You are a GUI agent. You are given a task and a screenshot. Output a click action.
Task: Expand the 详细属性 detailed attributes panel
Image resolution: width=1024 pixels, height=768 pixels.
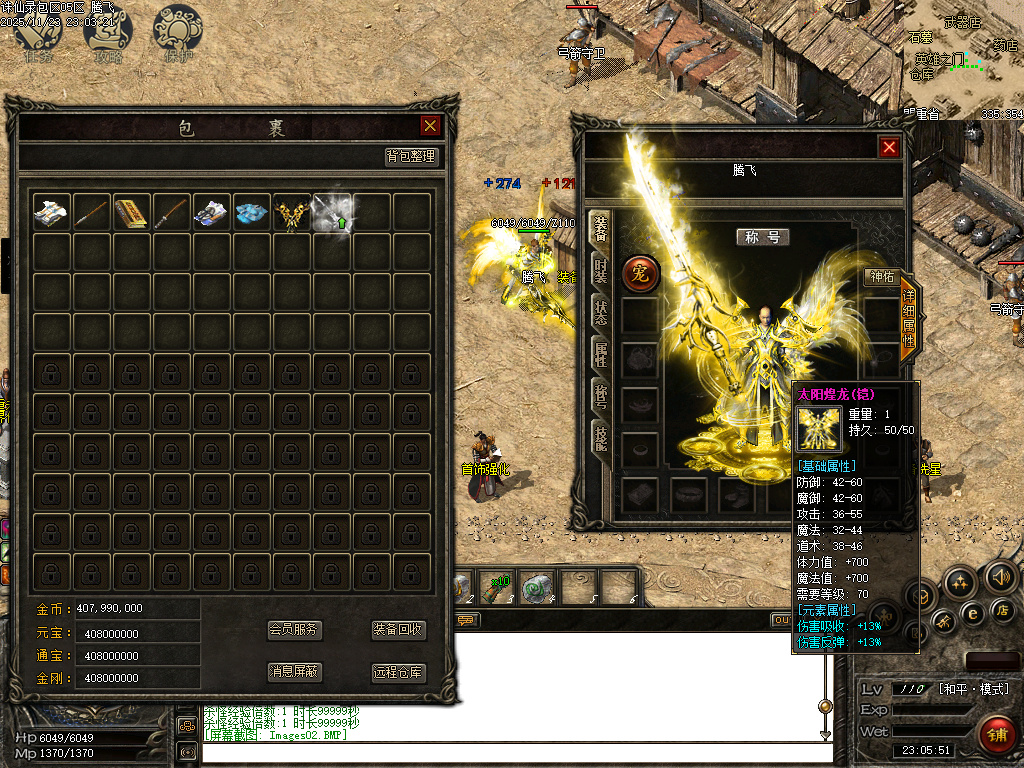908,318
